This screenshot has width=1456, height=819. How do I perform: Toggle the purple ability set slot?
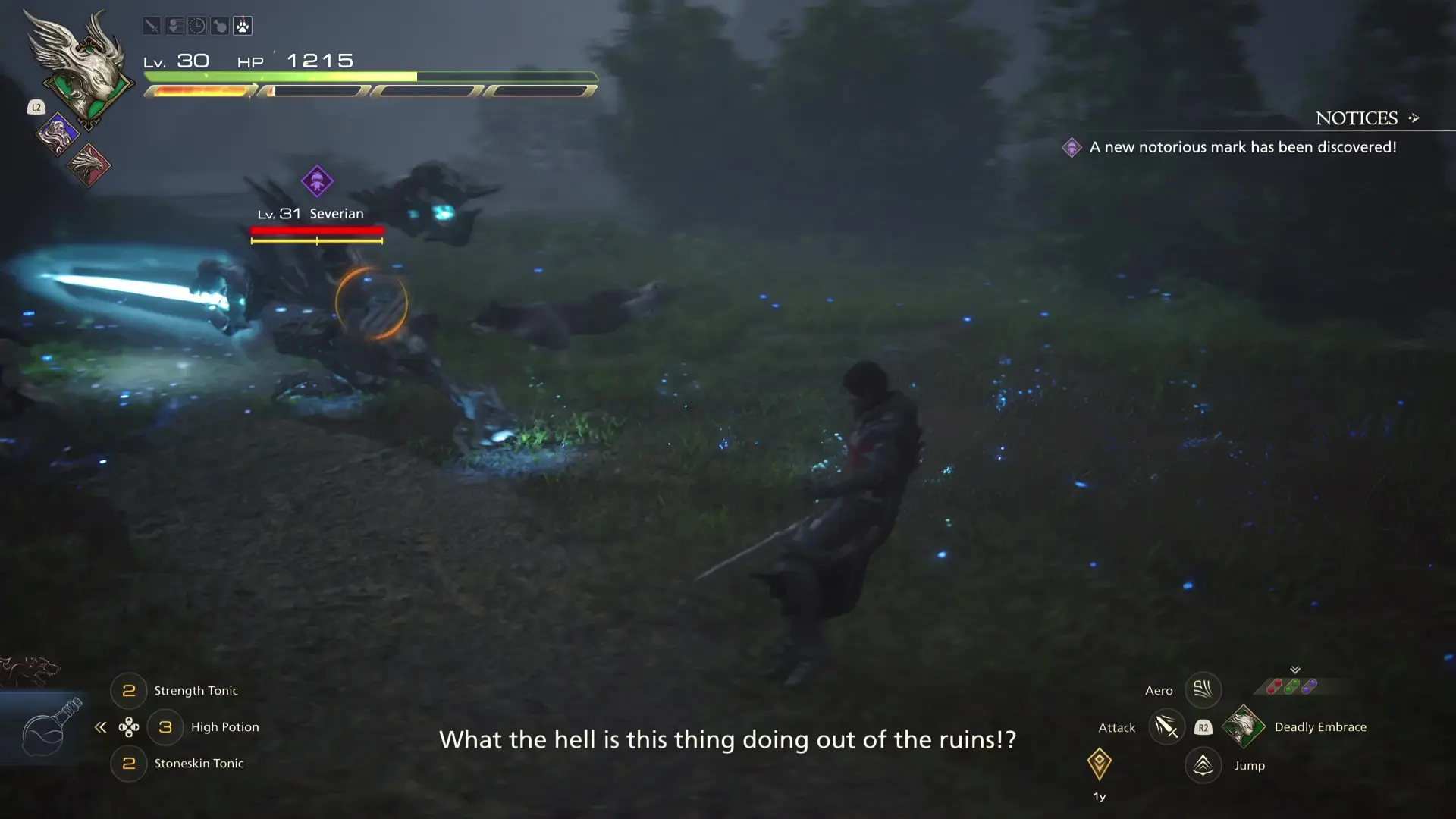pos(1310,686)
